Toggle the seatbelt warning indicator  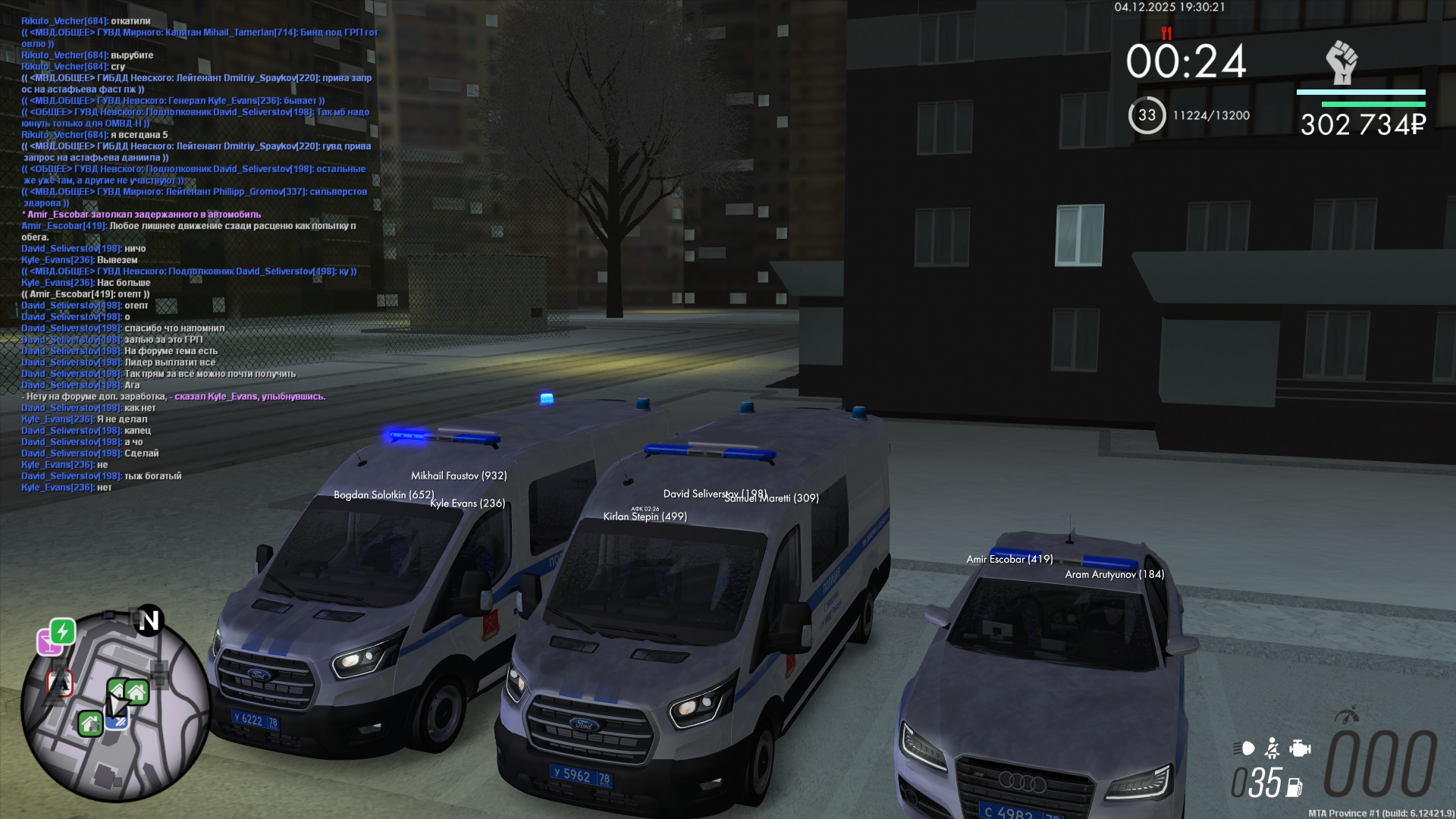[x=1270, y=747]
